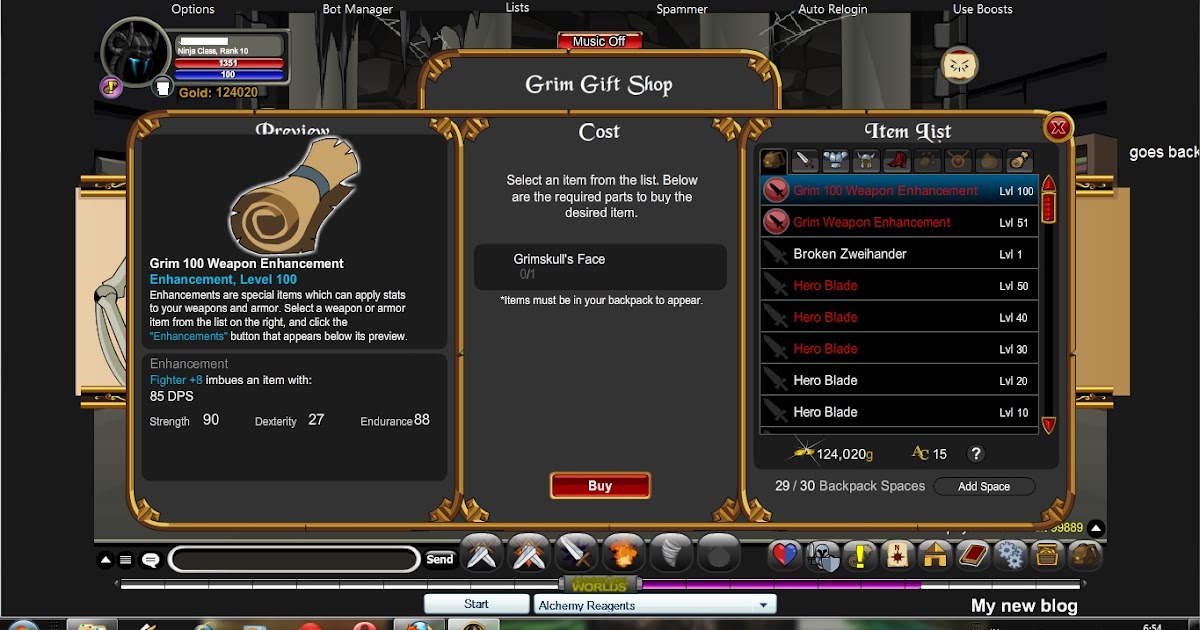Open the gear settings icon
Viewport: 1200px width, 630px height.
point(1010,554)
